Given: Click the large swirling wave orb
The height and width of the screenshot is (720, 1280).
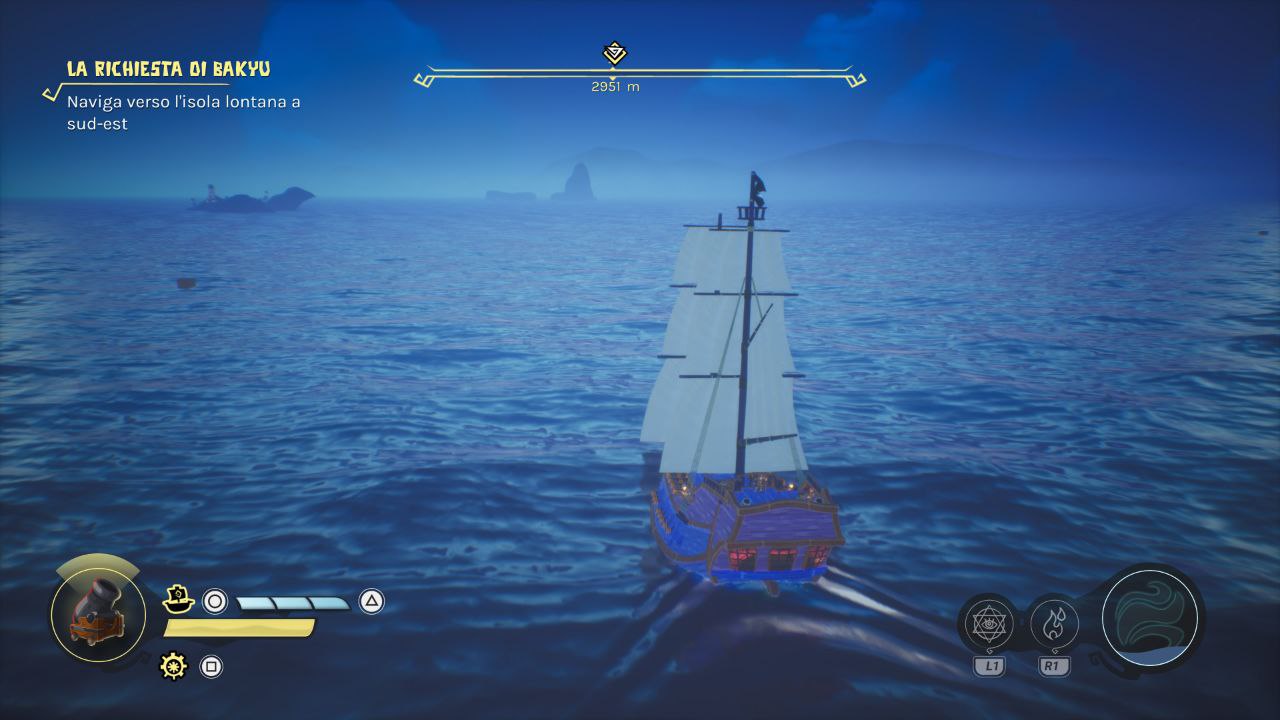Looking at the screenshot, I should click(1149, 617).
